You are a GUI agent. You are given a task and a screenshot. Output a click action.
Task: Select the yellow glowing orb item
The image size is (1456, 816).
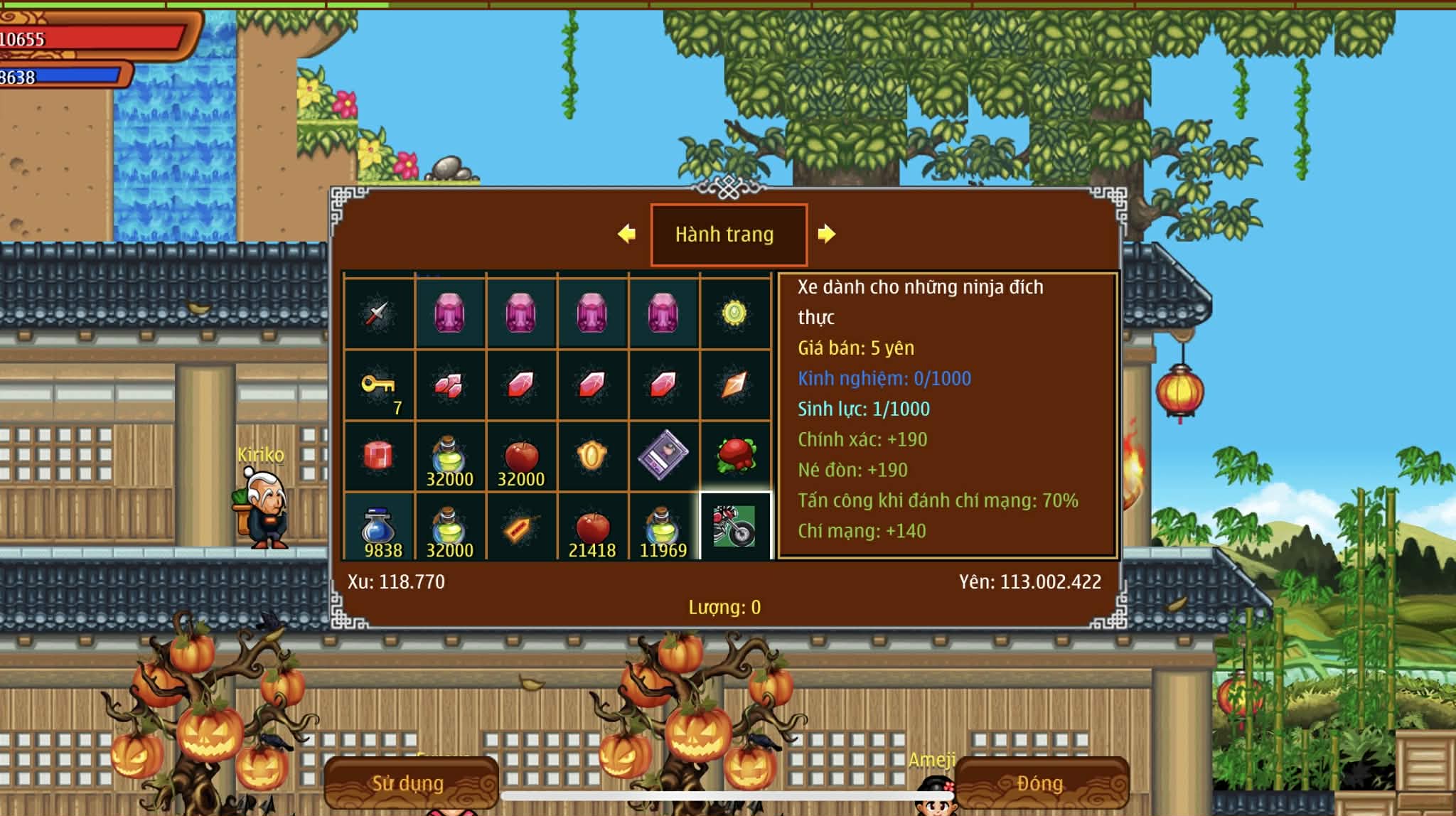735,313
